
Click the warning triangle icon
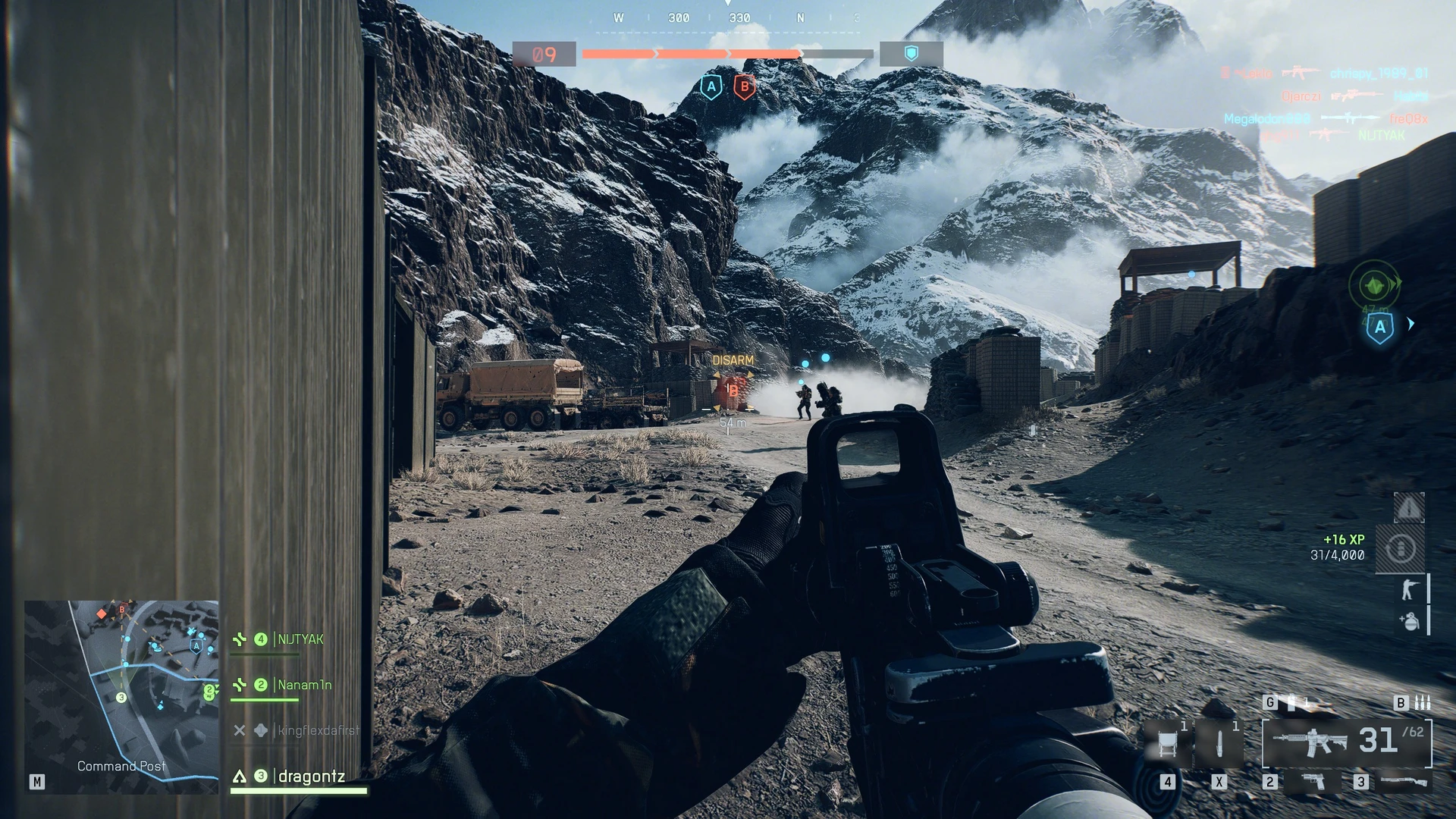coord(1409,508)
